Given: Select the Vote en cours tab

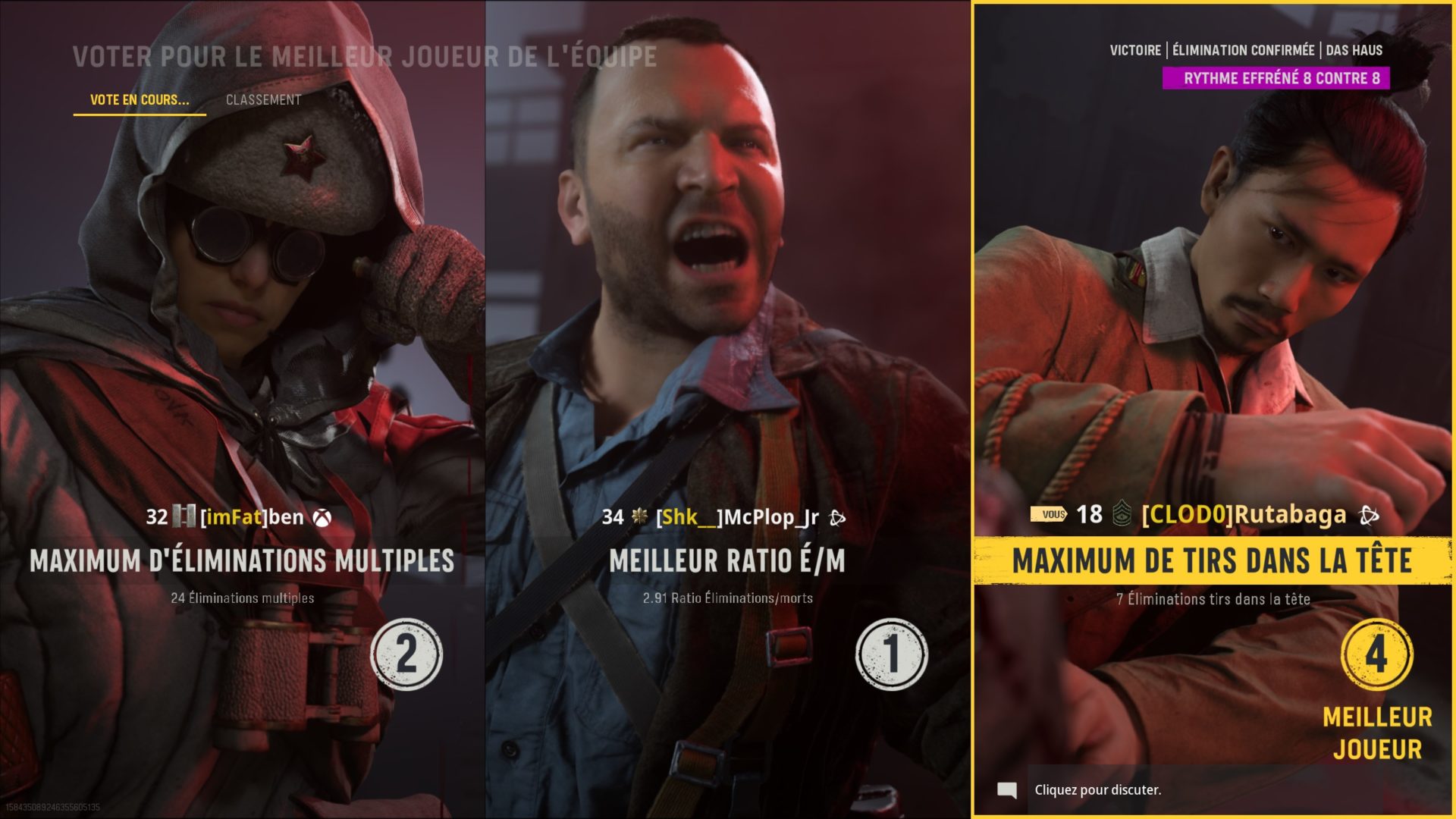Looking at the screenshot, I should tap(140, 100).
